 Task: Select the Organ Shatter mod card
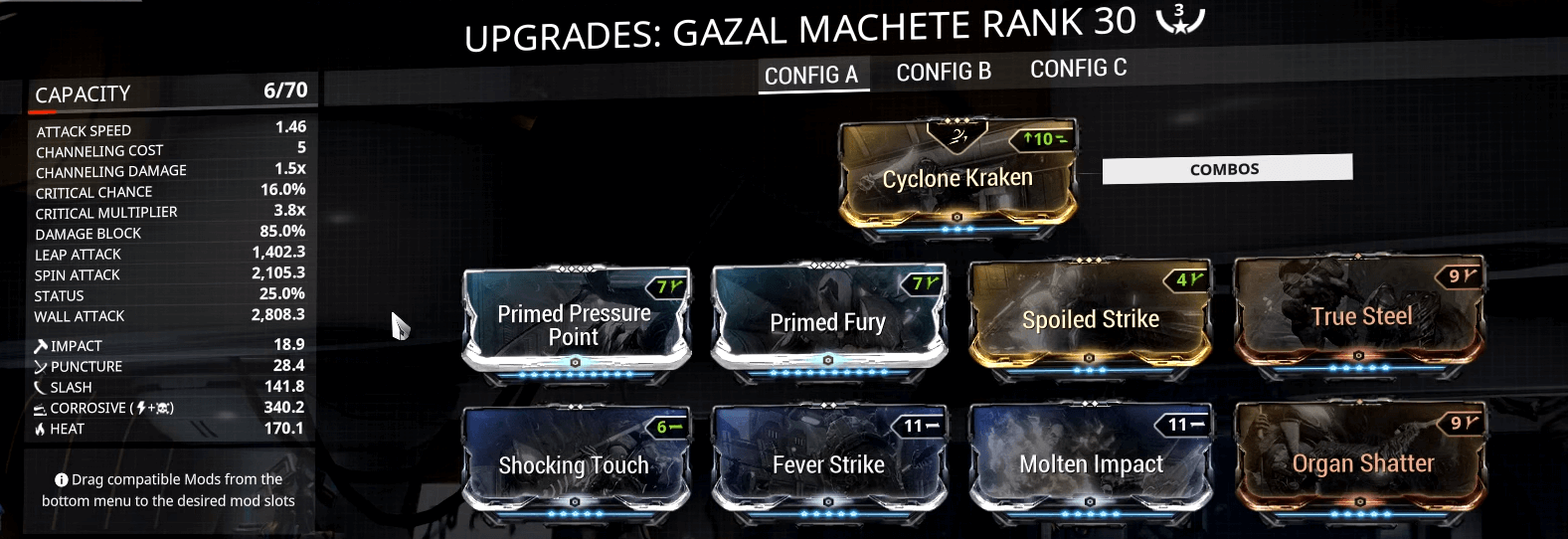[1361, 462]
